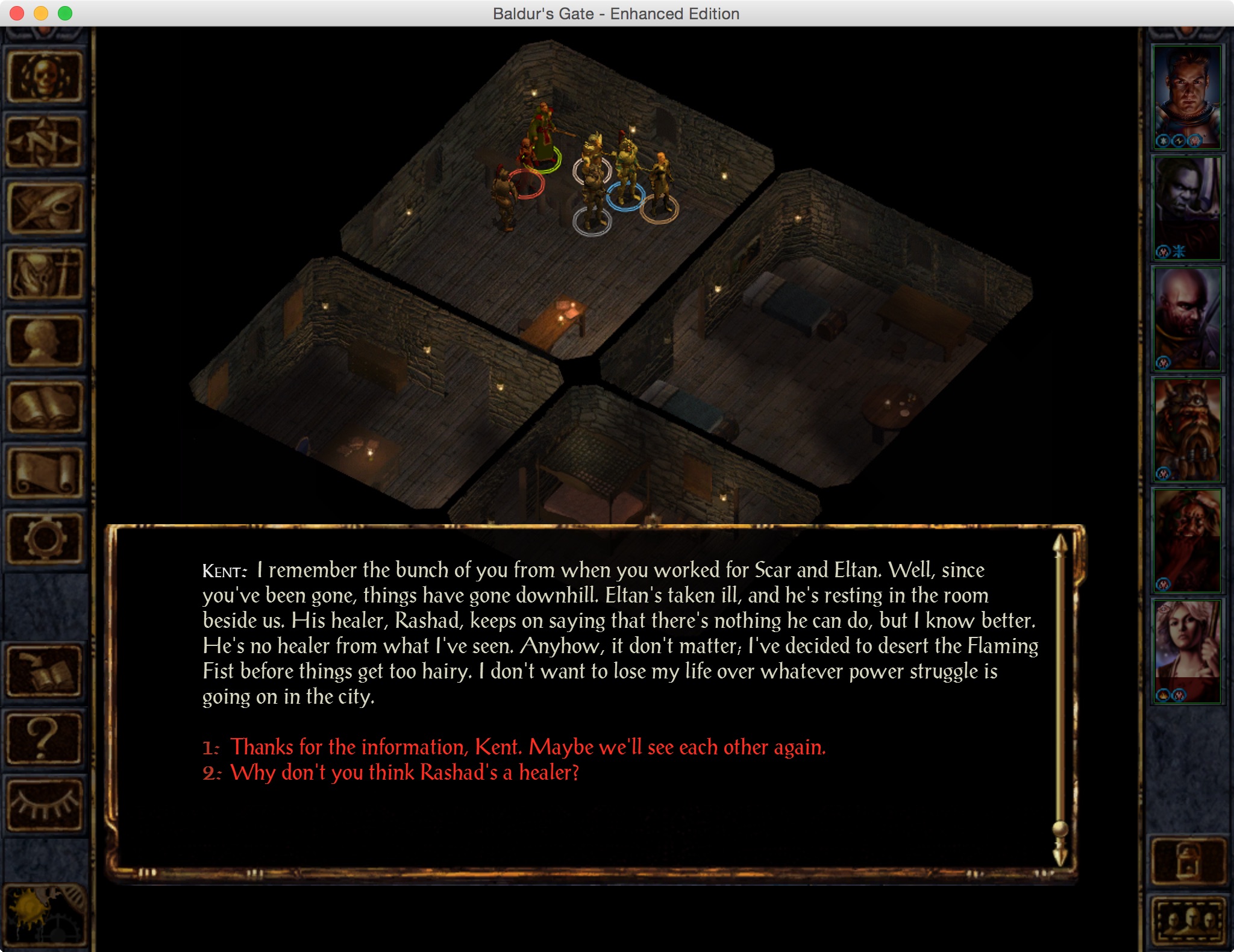Open the priest scroll icon
Image resolution: width=1234 pixels, height=952 pixels.
(44, 473)
